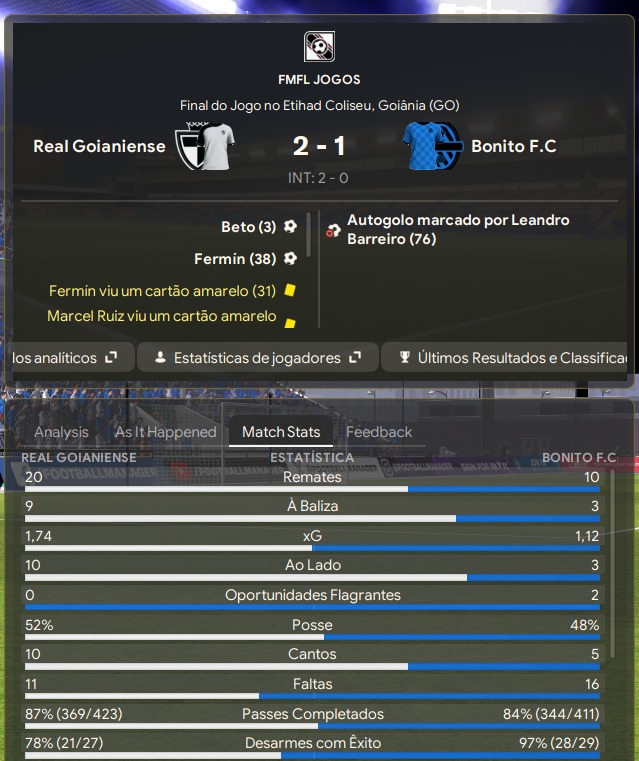
Task: Click Marcel Ruiz's yellow card event
Action: 161,316
